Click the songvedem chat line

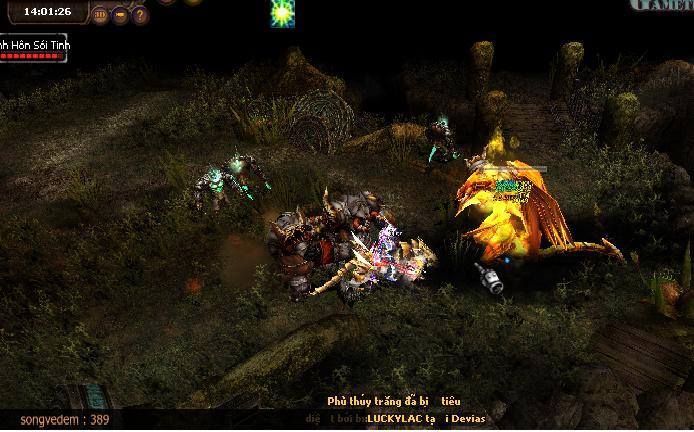(x=66, y=421)
